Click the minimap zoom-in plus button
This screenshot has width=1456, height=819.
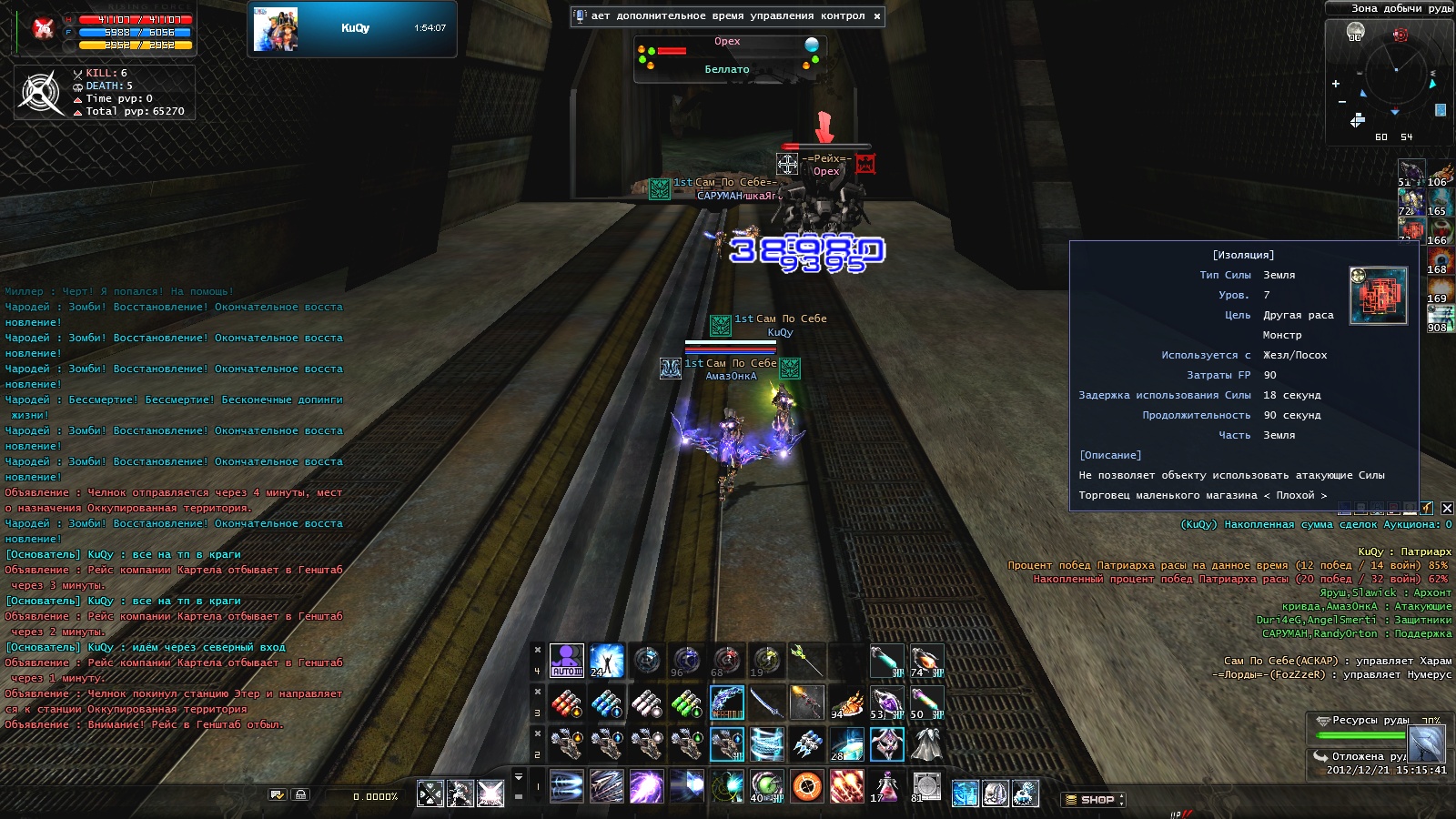[1336, 84]
